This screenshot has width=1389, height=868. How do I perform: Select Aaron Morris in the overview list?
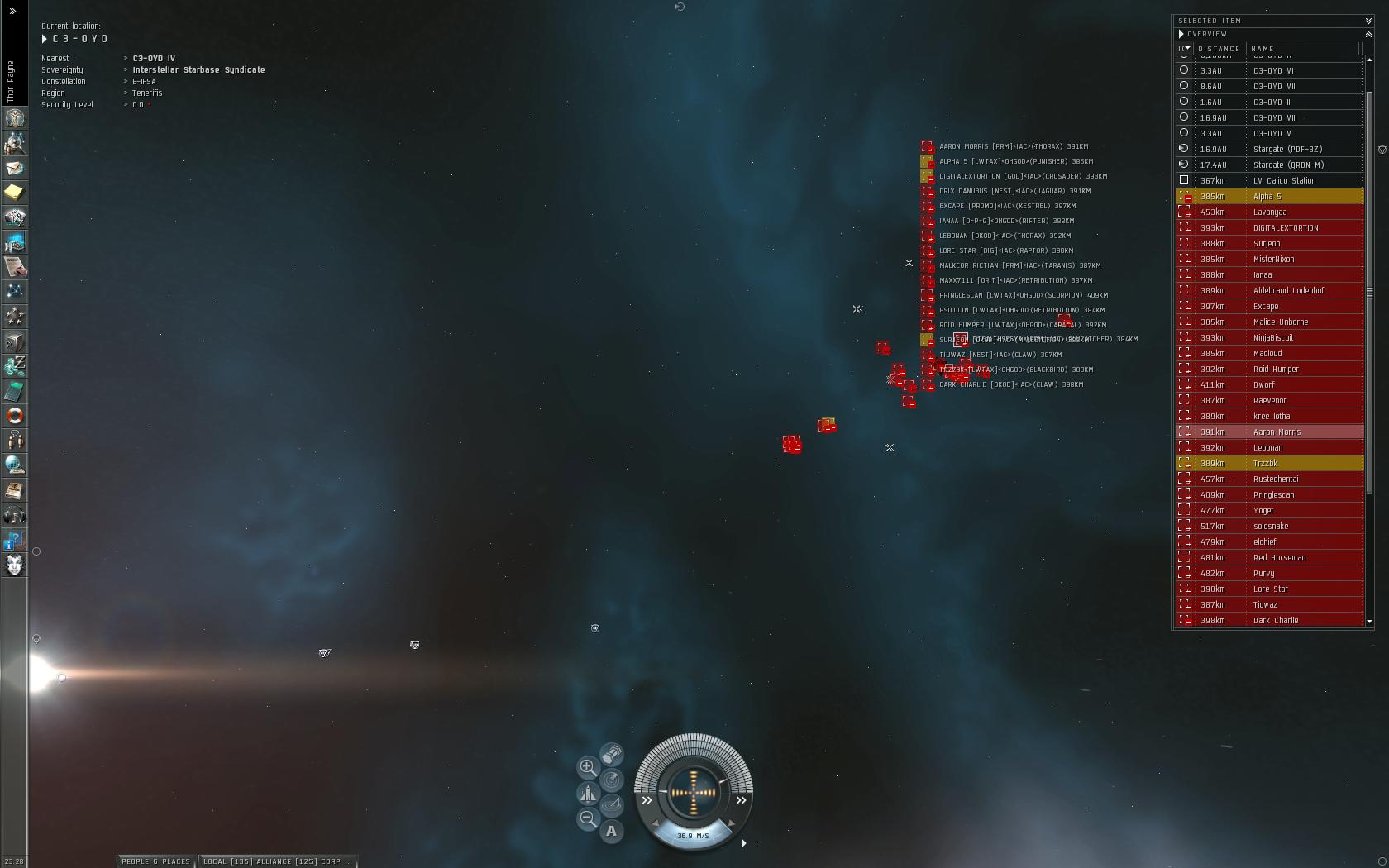[1277, 432]
